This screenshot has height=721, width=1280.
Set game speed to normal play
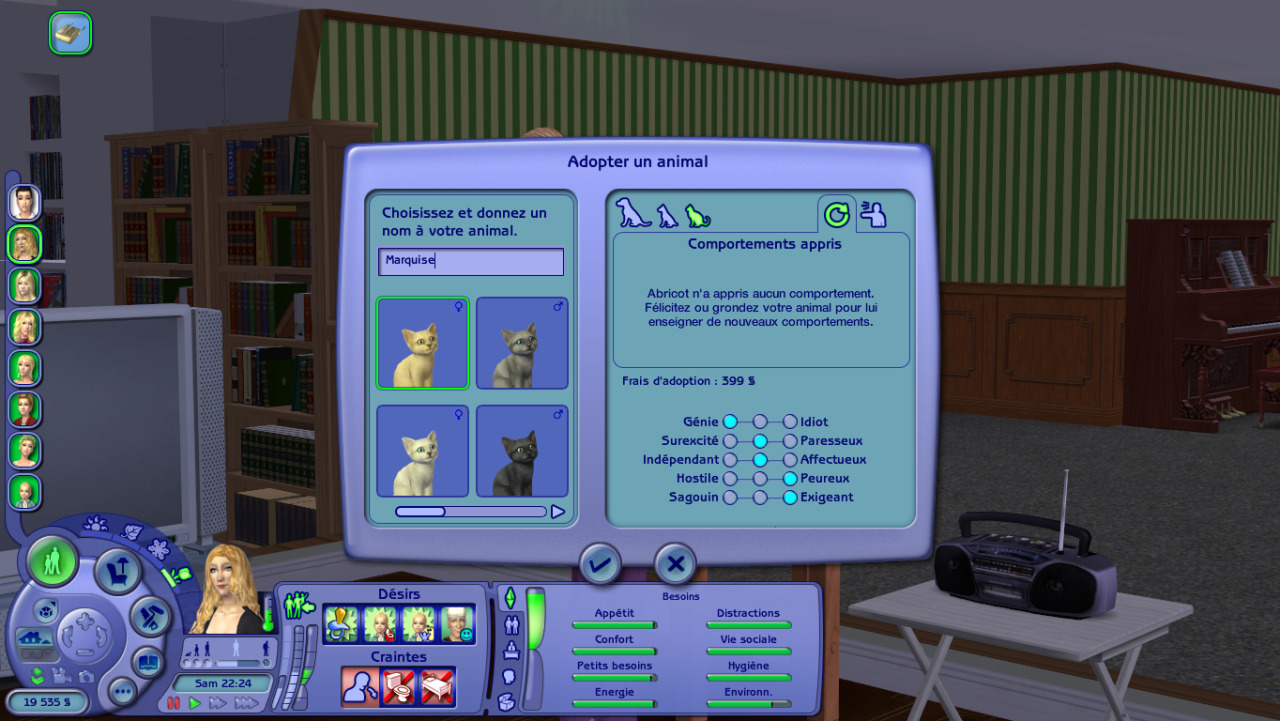(x=195, y=703)
